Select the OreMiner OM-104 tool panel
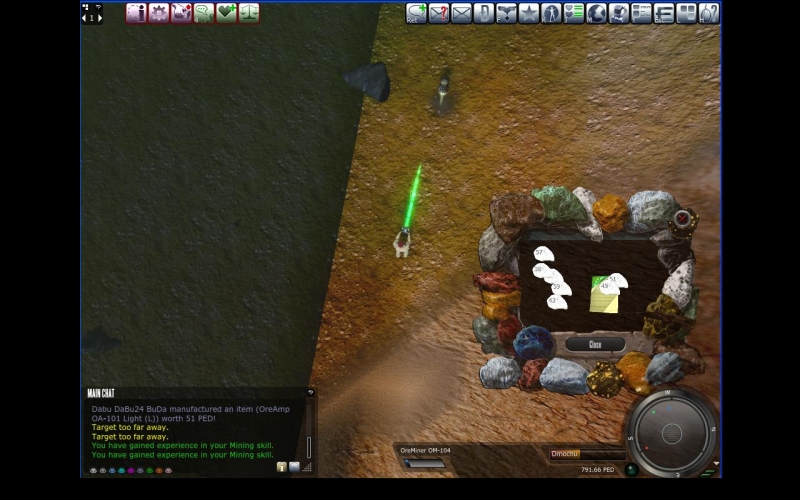 [x=427, y=456]
